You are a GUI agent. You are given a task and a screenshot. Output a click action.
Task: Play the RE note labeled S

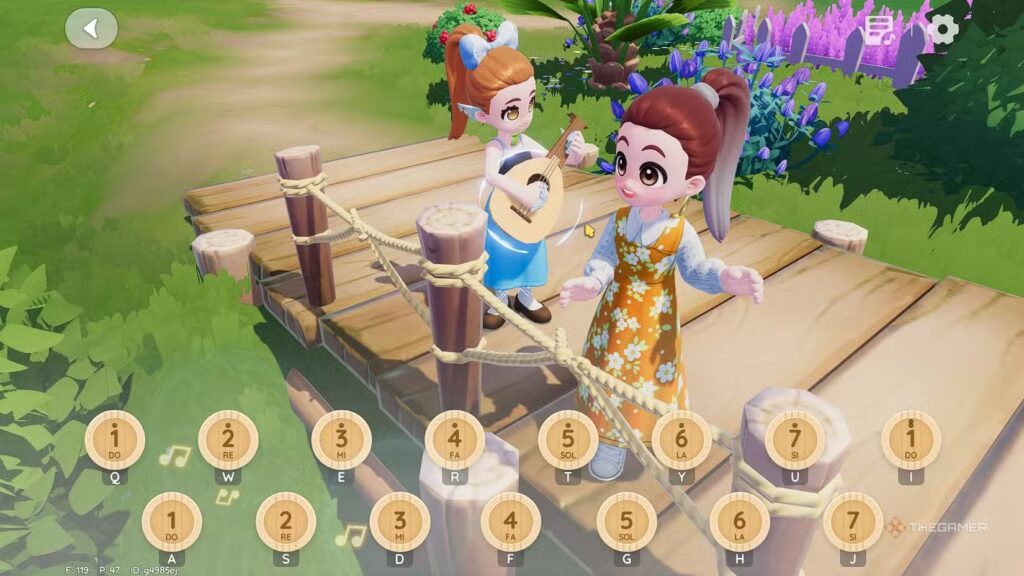click(x=285, y=521)
